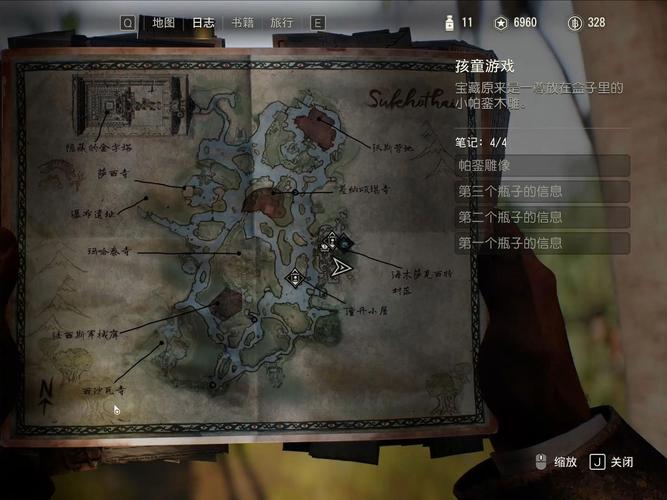Click the white arrow player marker
The image size is (667, 500).
coord(341,267)
